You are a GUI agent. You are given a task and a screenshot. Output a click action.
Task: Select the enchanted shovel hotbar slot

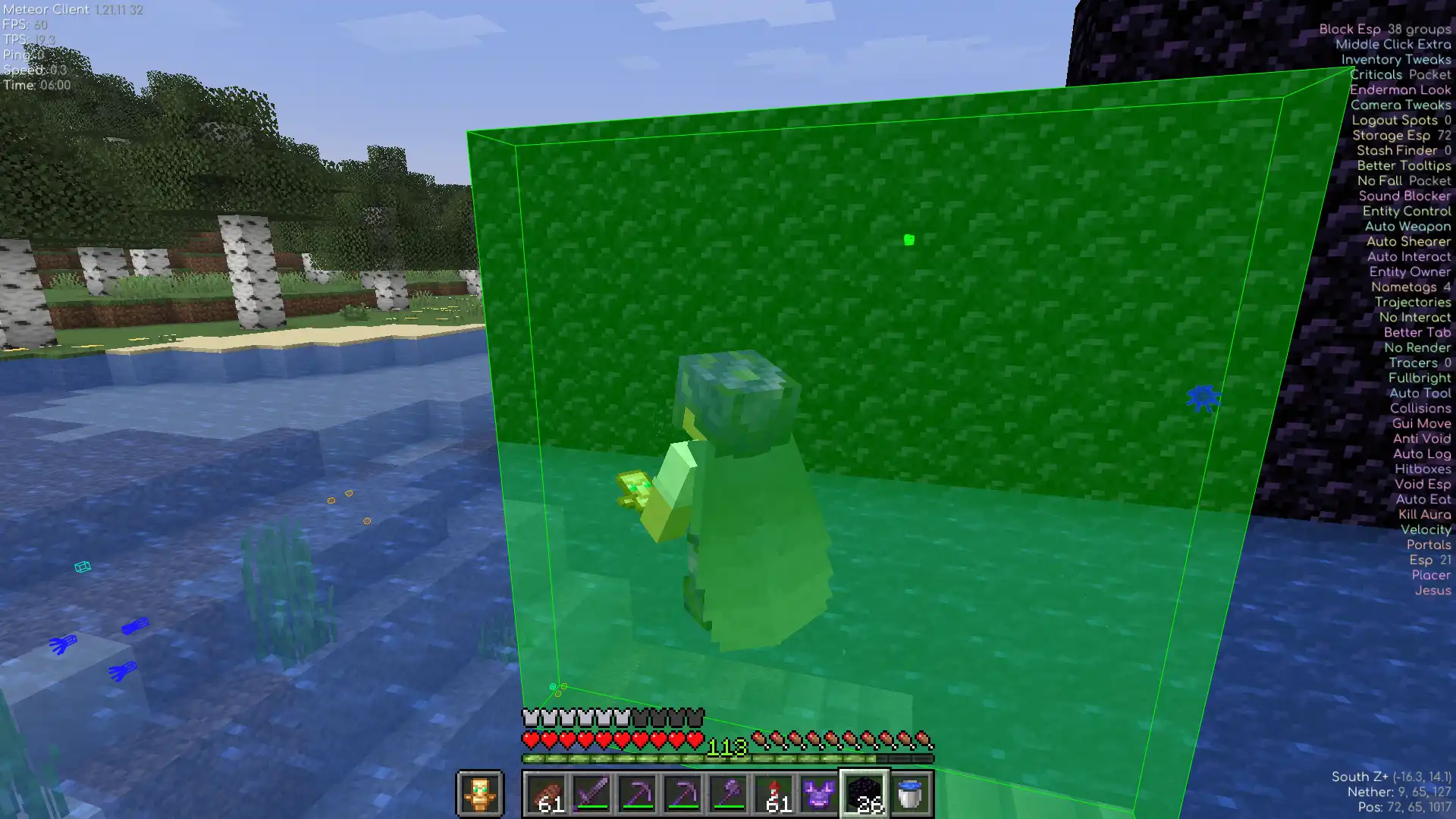pos(728,794)
